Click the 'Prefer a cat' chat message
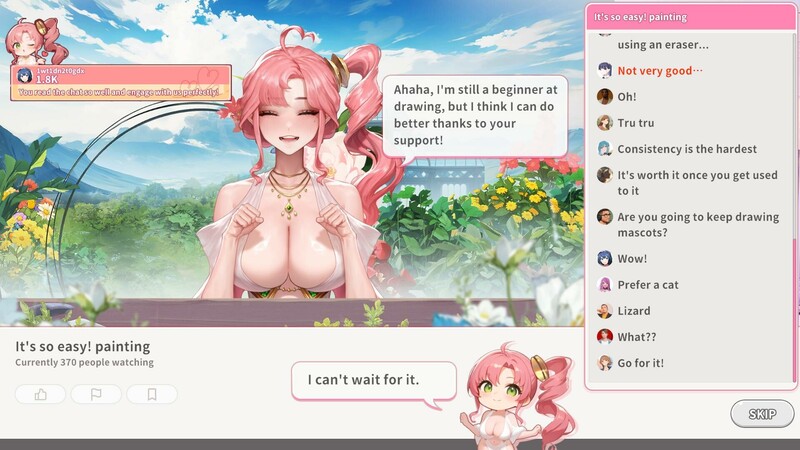This screenshot has height=450, width=800. pos(647,285)
